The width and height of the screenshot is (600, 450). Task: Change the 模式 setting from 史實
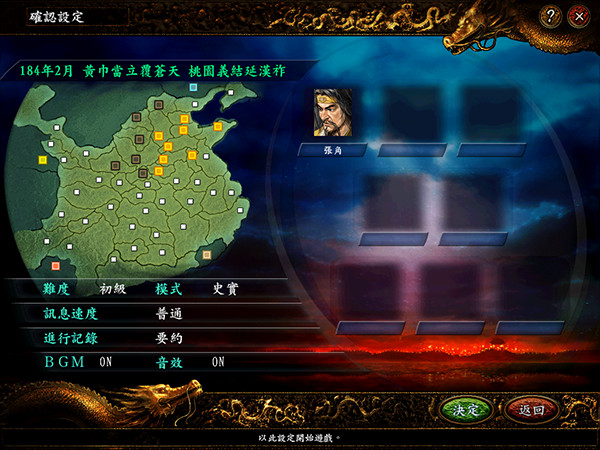[x=225, y=288]
